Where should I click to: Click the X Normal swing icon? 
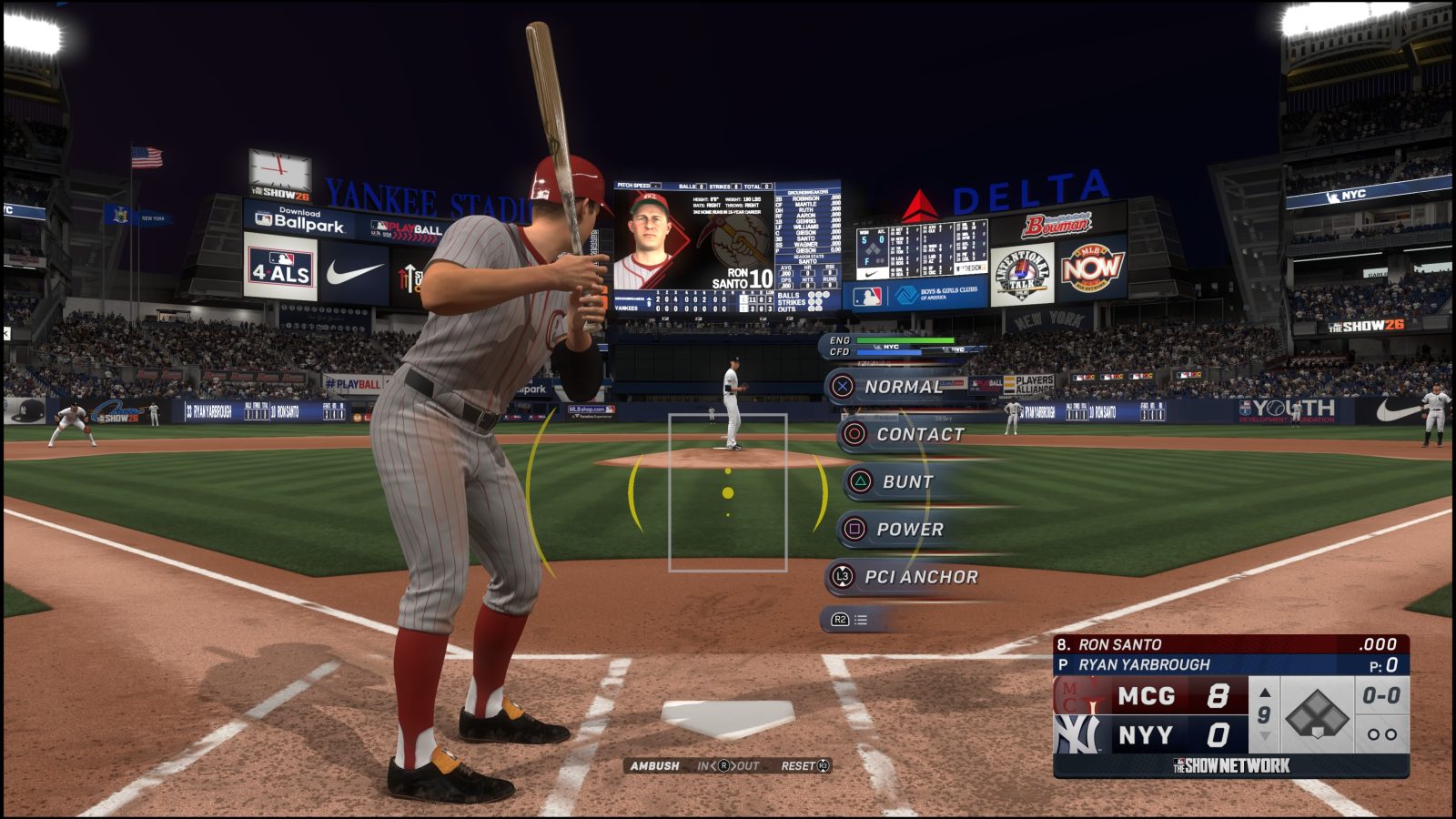click(844, 386)
